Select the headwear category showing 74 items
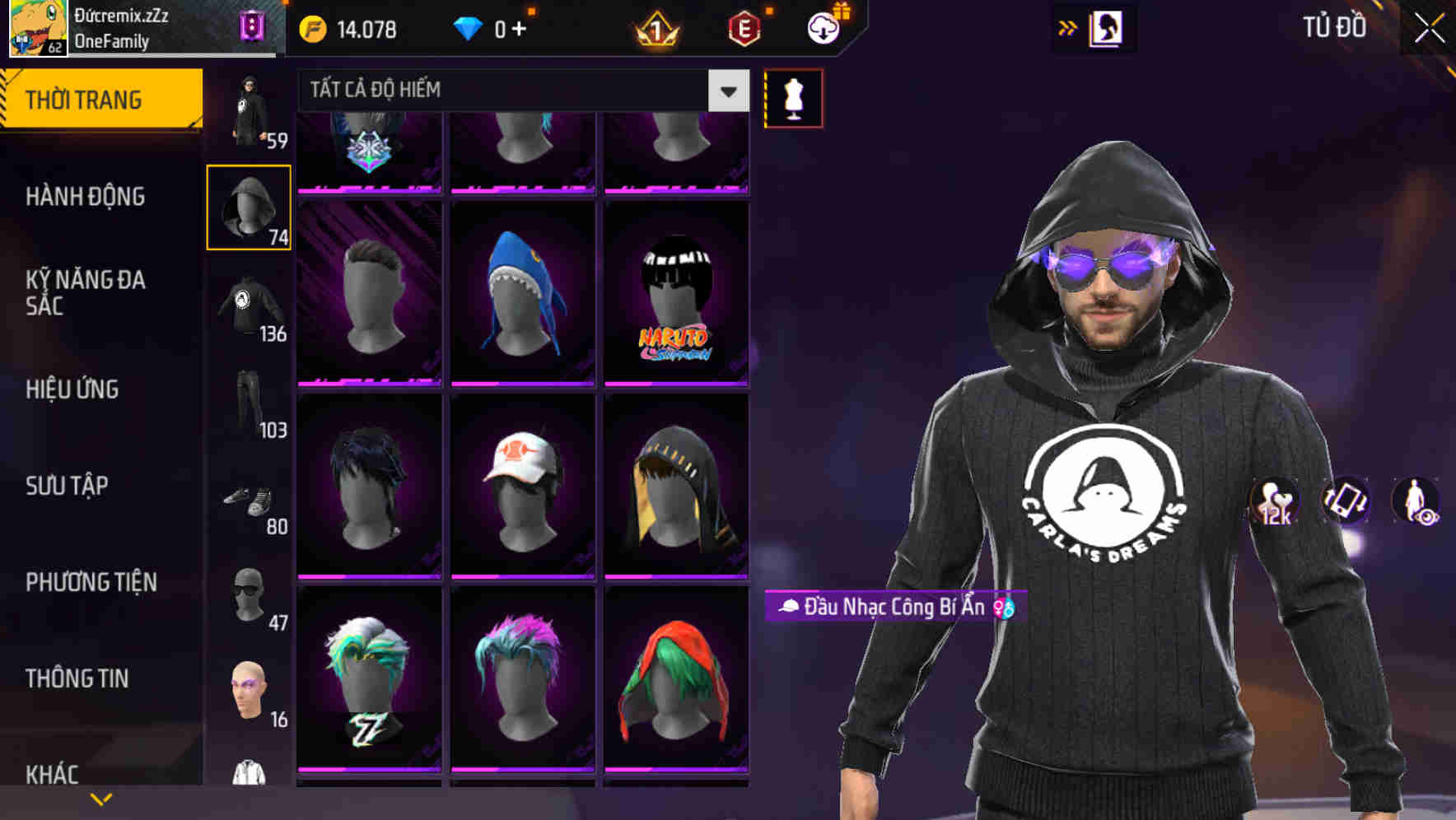Screen dimensions: 1456x820 [248, 206]
